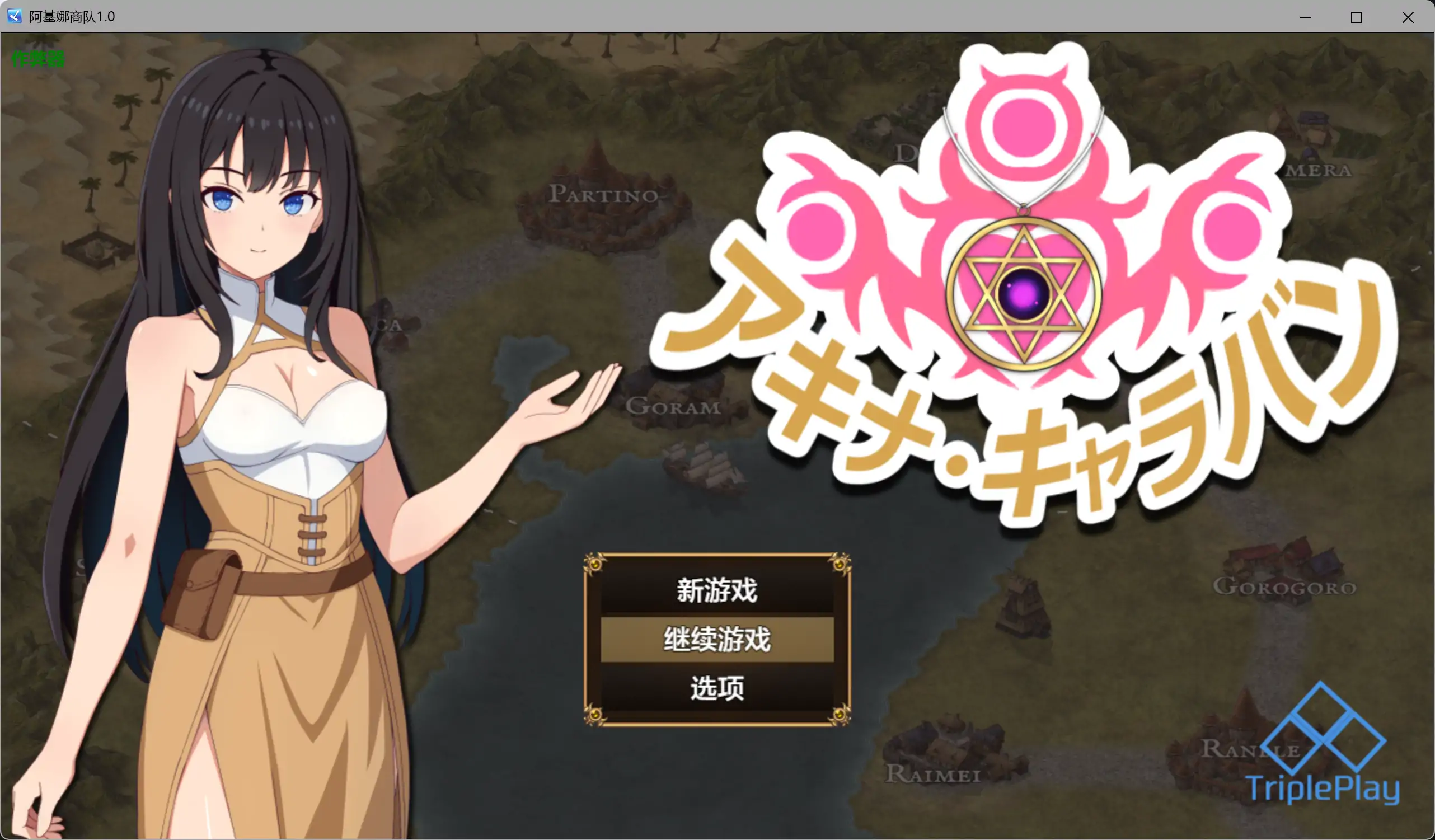Screen dimensions: 1435x840
Task: Click the top-left golden ornament of the menu frame
Action: 594,562
